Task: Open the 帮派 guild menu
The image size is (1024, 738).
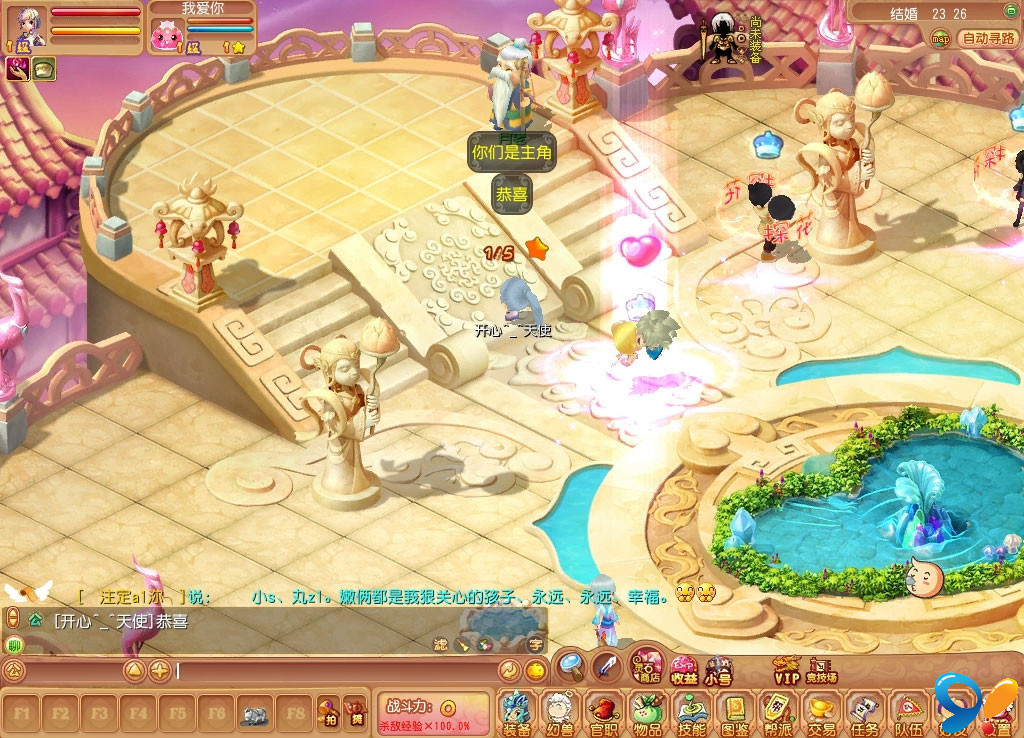Action: 778,712
